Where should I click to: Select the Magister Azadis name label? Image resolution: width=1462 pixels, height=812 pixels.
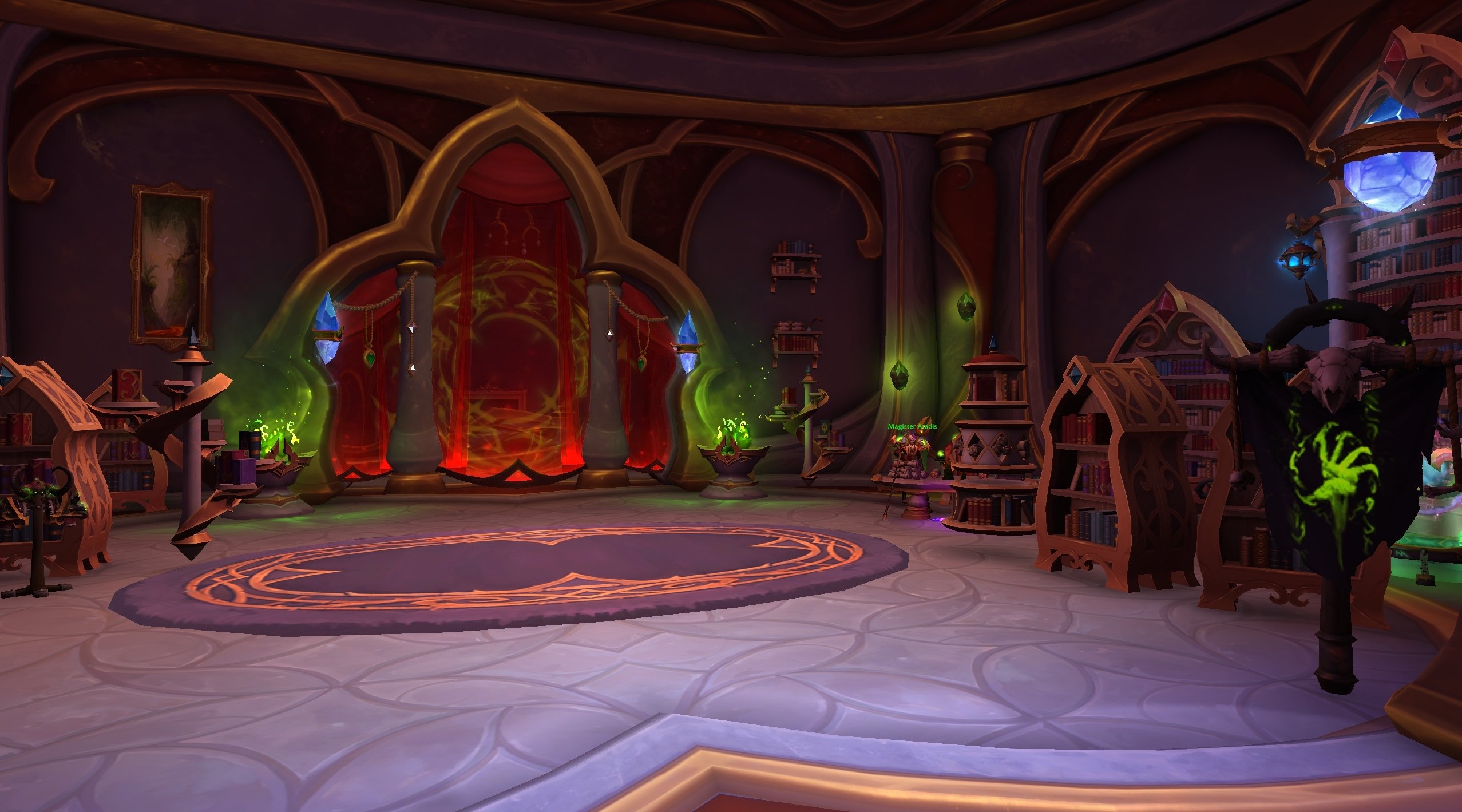(x=912, y=427)
